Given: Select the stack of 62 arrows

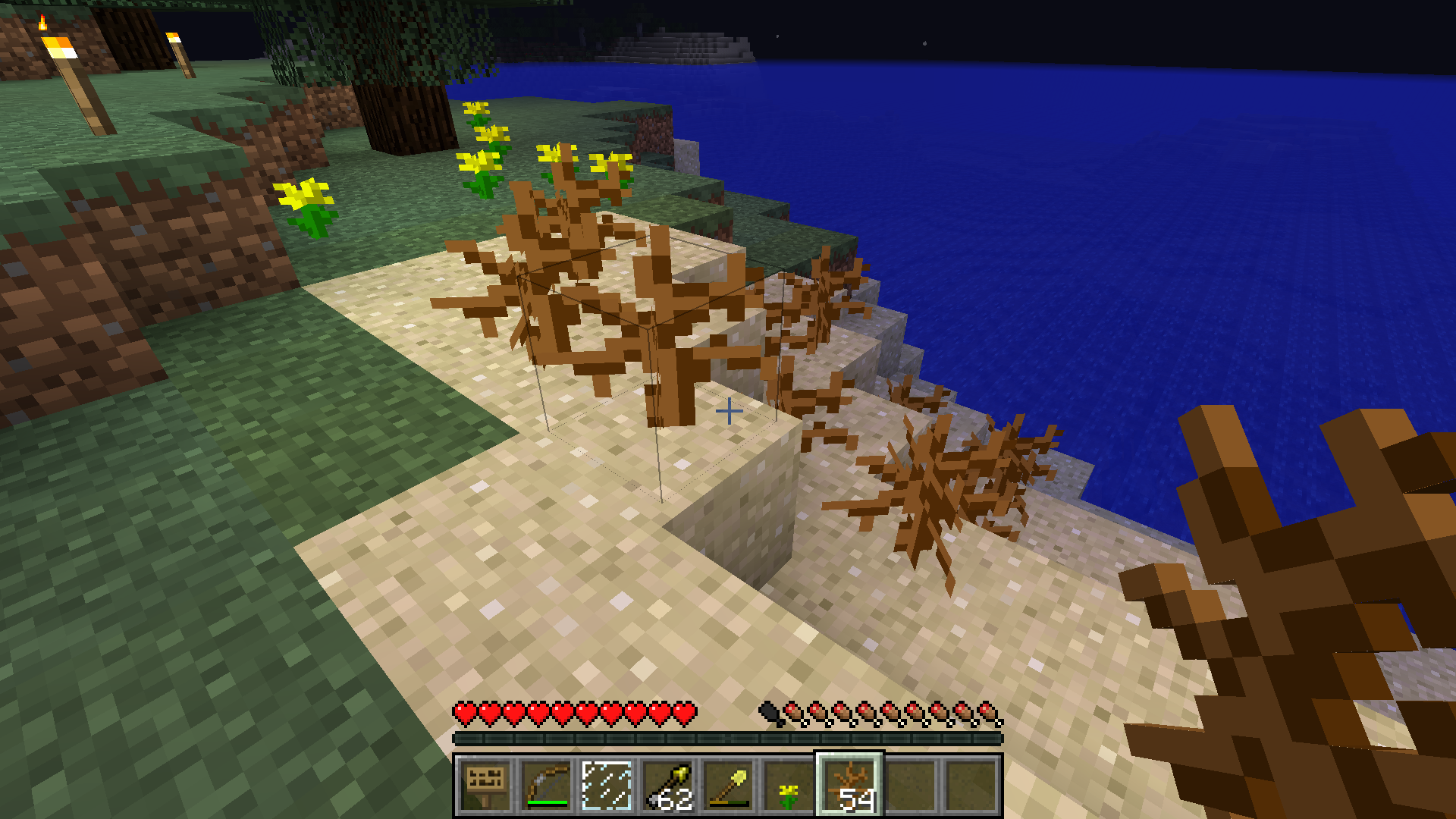Looking at the screenshot, I should tap(667, 786).
